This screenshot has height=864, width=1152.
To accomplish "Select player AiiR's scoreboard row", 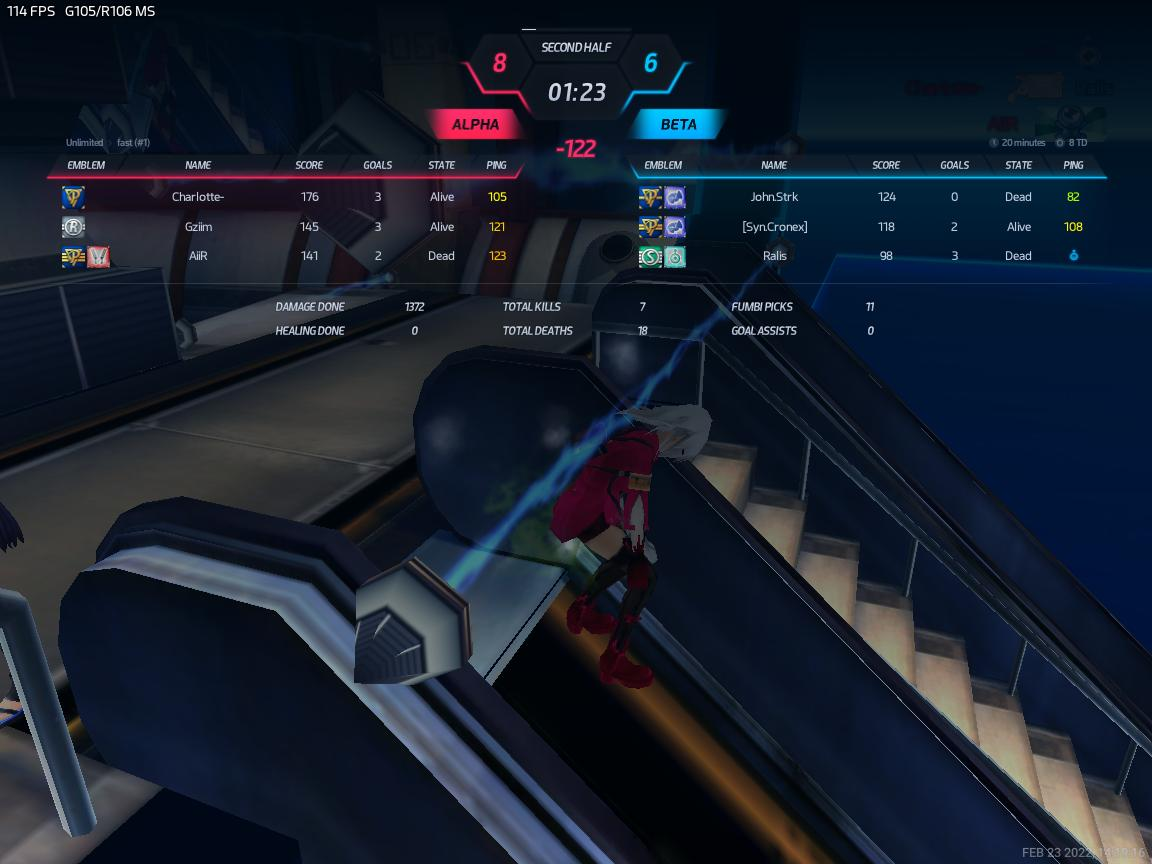I will [x=198, y=256].
